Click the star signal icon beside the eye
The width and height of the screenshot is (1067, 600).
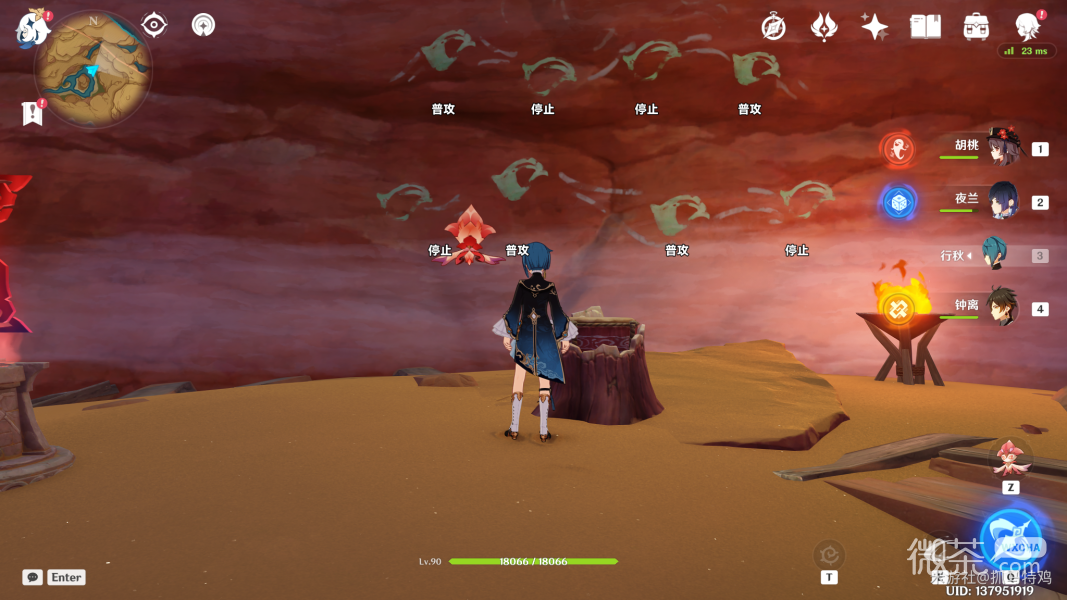click(203, 25)
